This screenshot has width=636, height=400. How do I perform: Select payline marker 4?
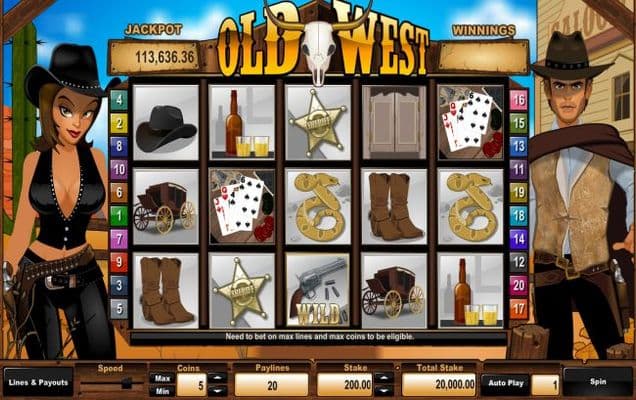118,100
